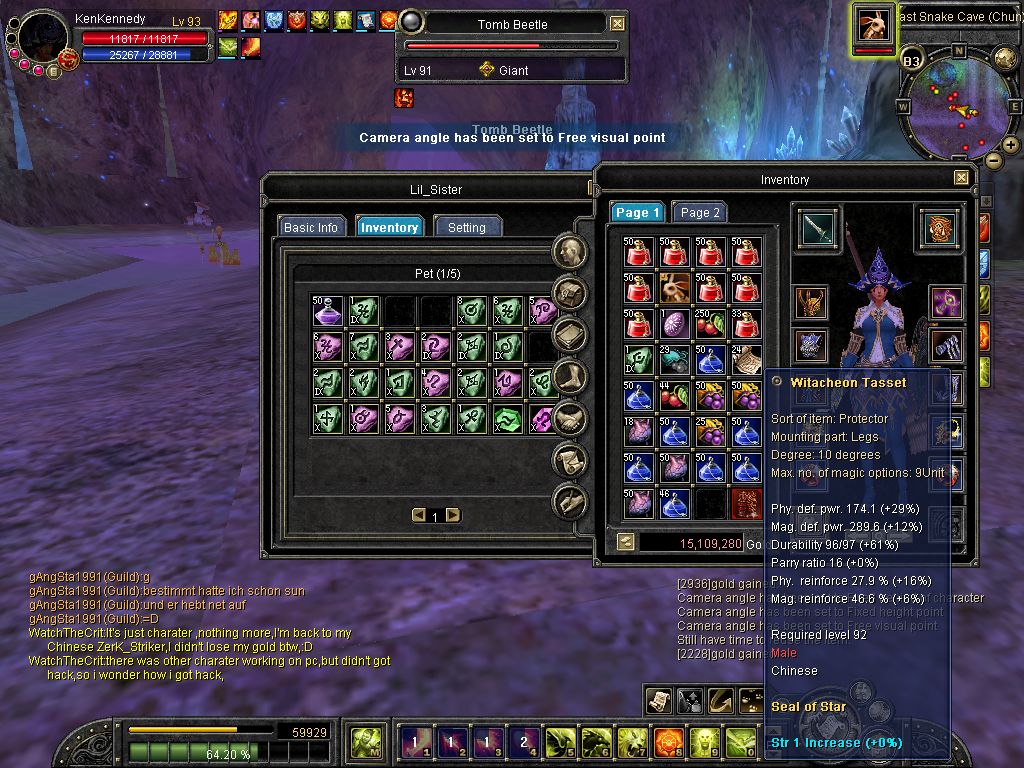The image size is (1024, 768).
Task: Open the handshake button on the side panel
Action: tap(570, 418)
